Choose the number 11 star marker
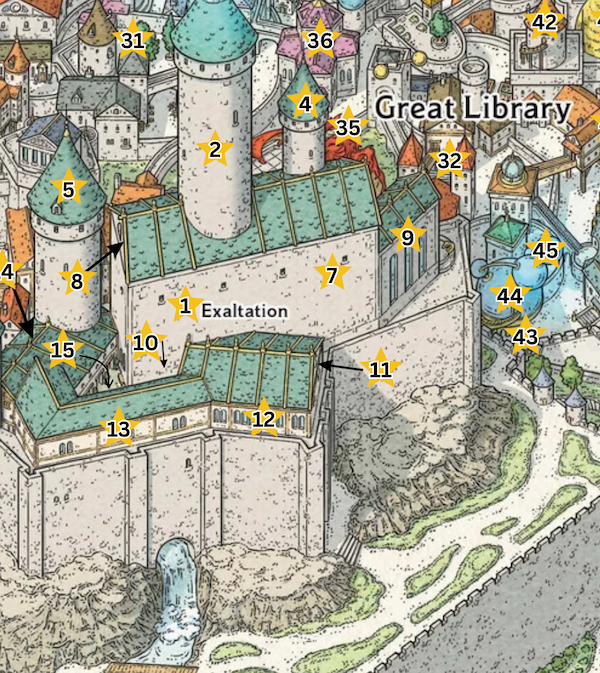 [380, 370]
